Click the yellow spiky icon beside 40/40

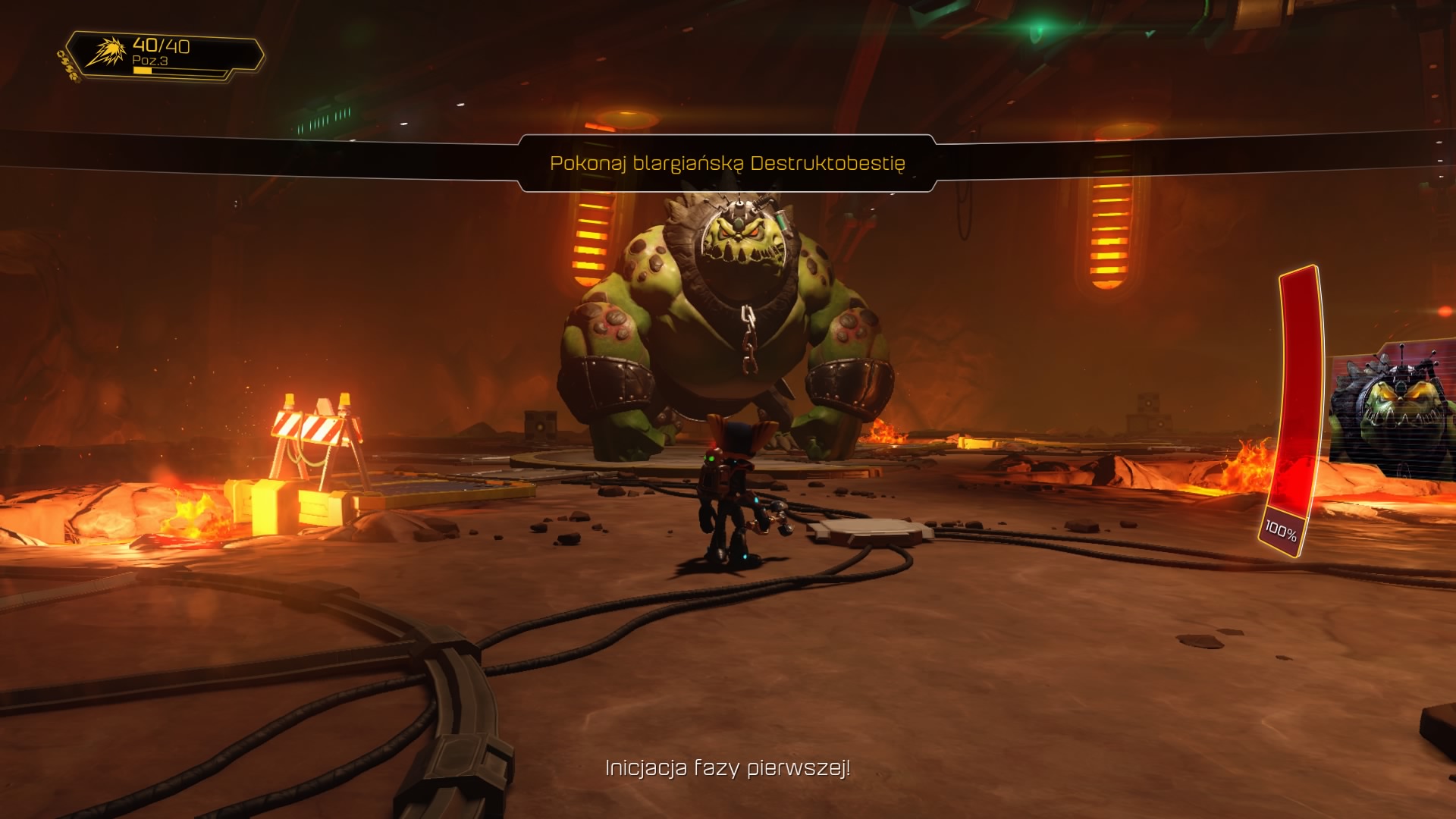point(105,52)
